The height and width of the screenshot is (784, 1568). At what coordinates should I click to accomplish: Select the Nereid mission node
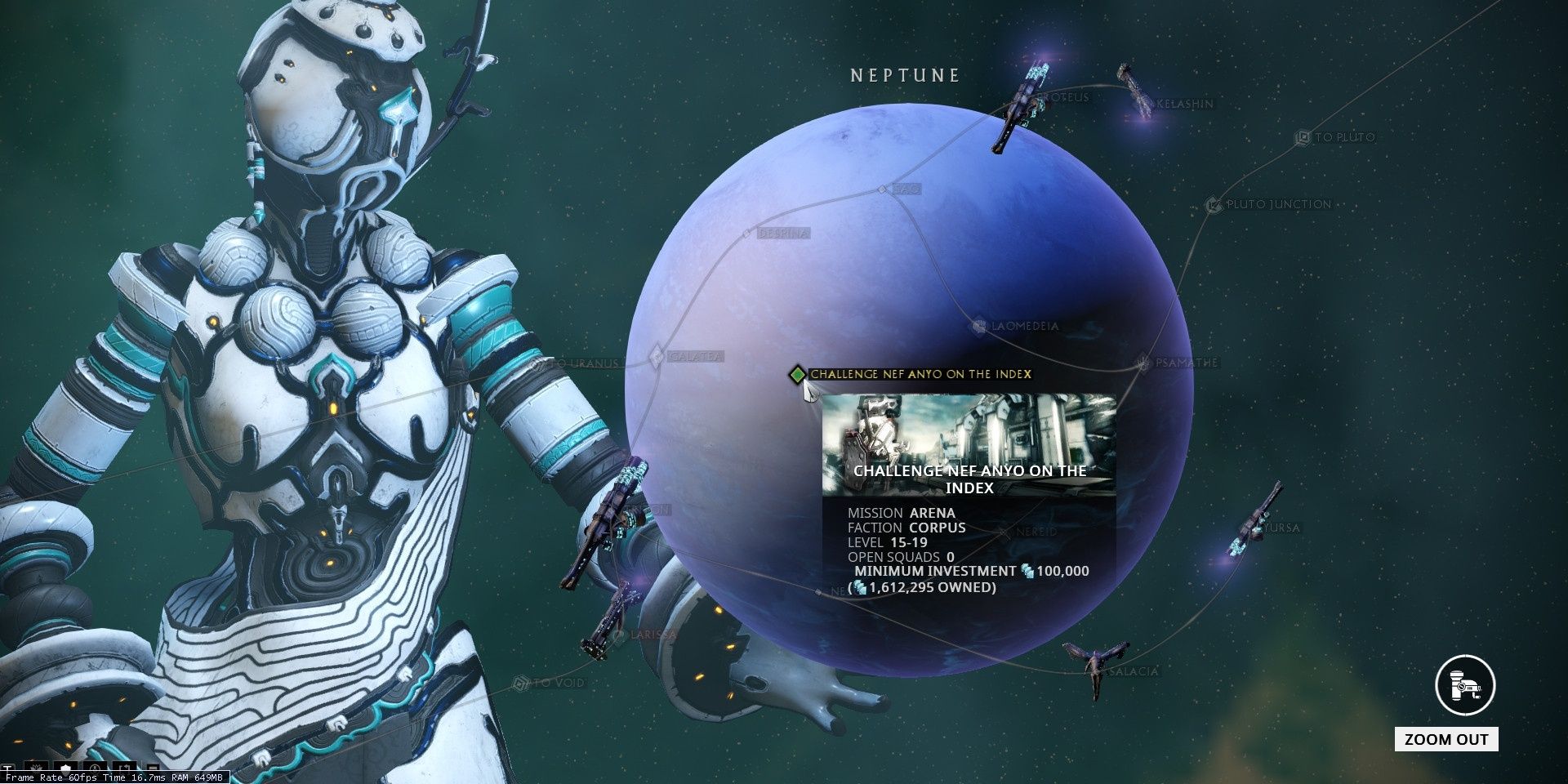1004,532
